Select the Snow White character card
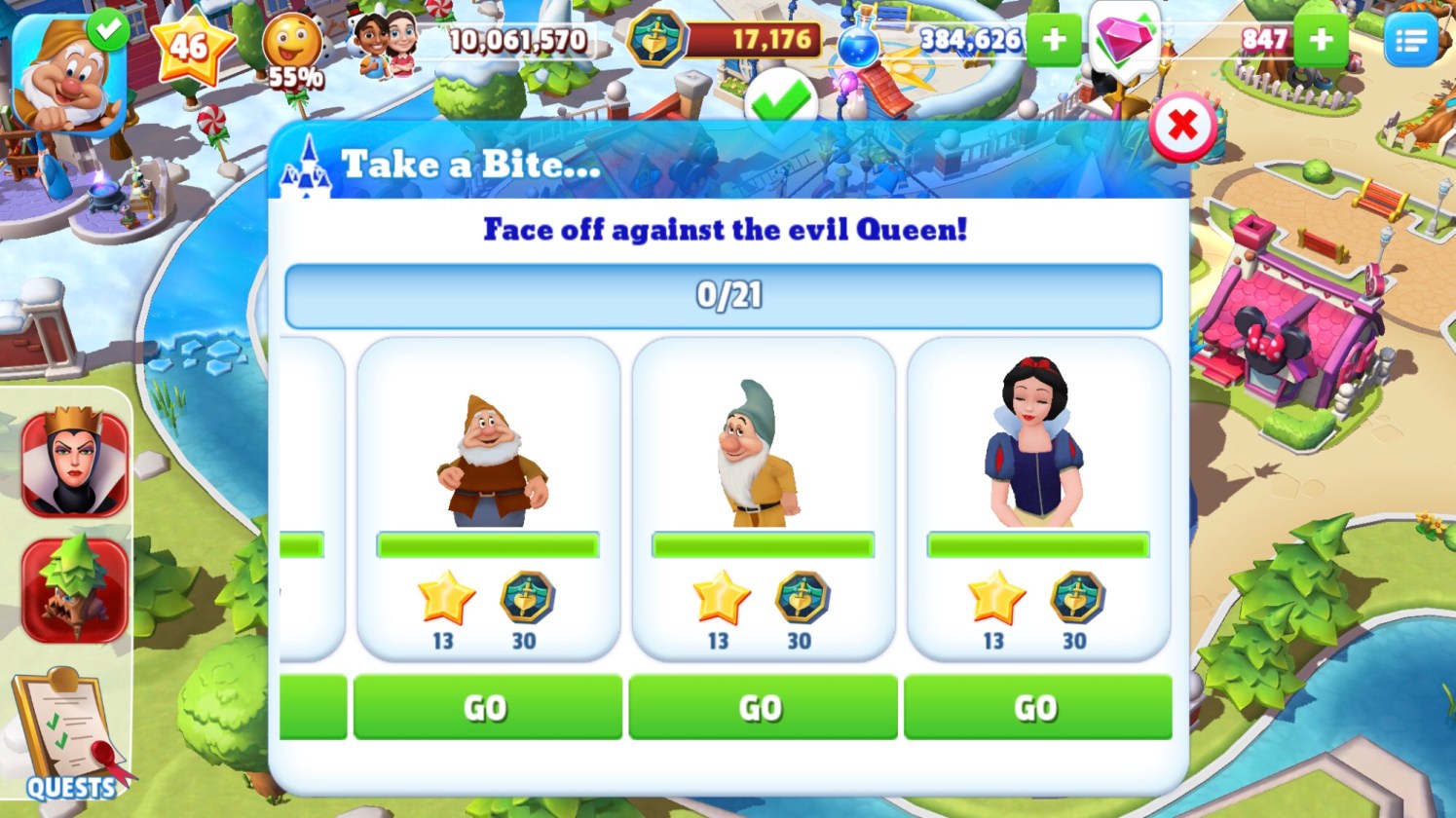 click(x=1037, y=499)
